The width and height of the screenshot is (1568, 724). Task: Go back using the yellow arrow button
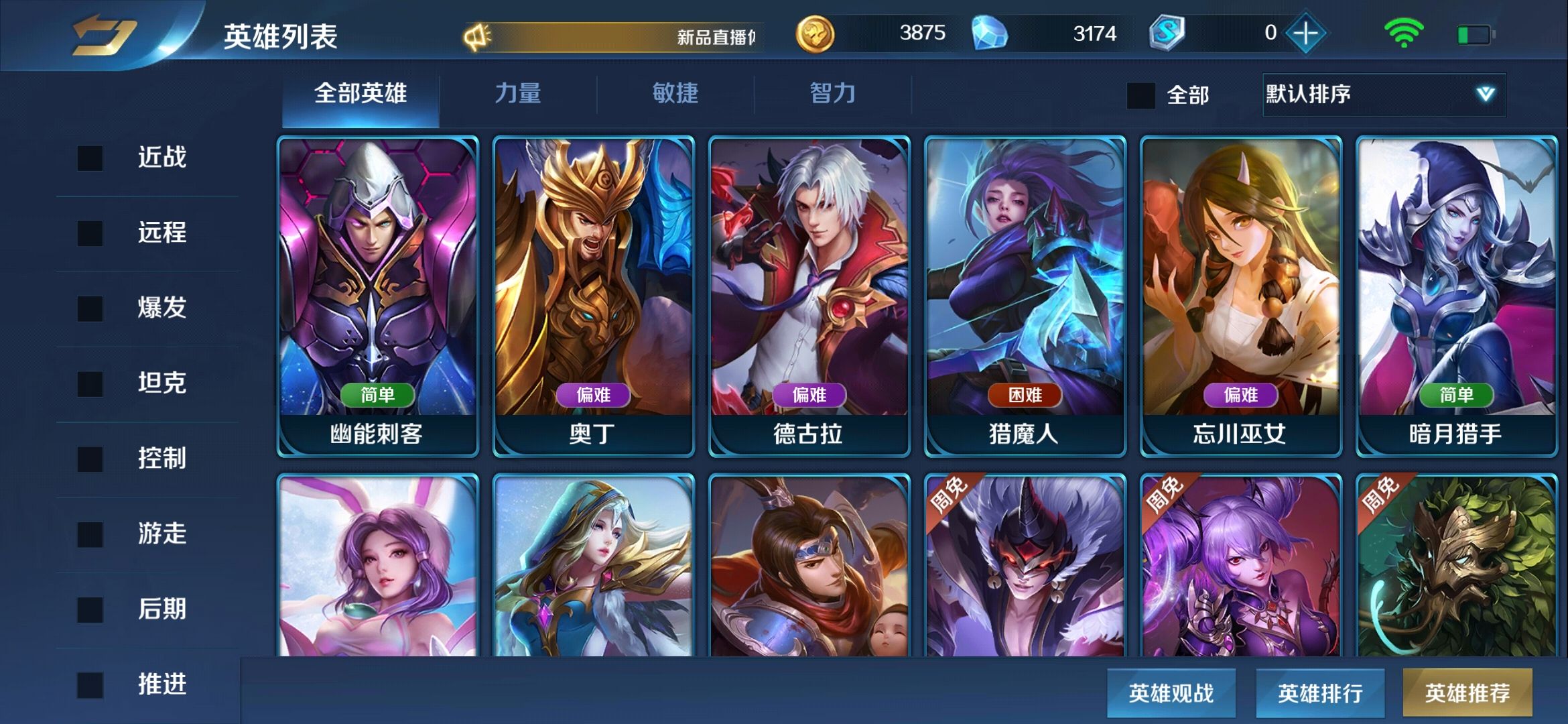pos(104,35)
